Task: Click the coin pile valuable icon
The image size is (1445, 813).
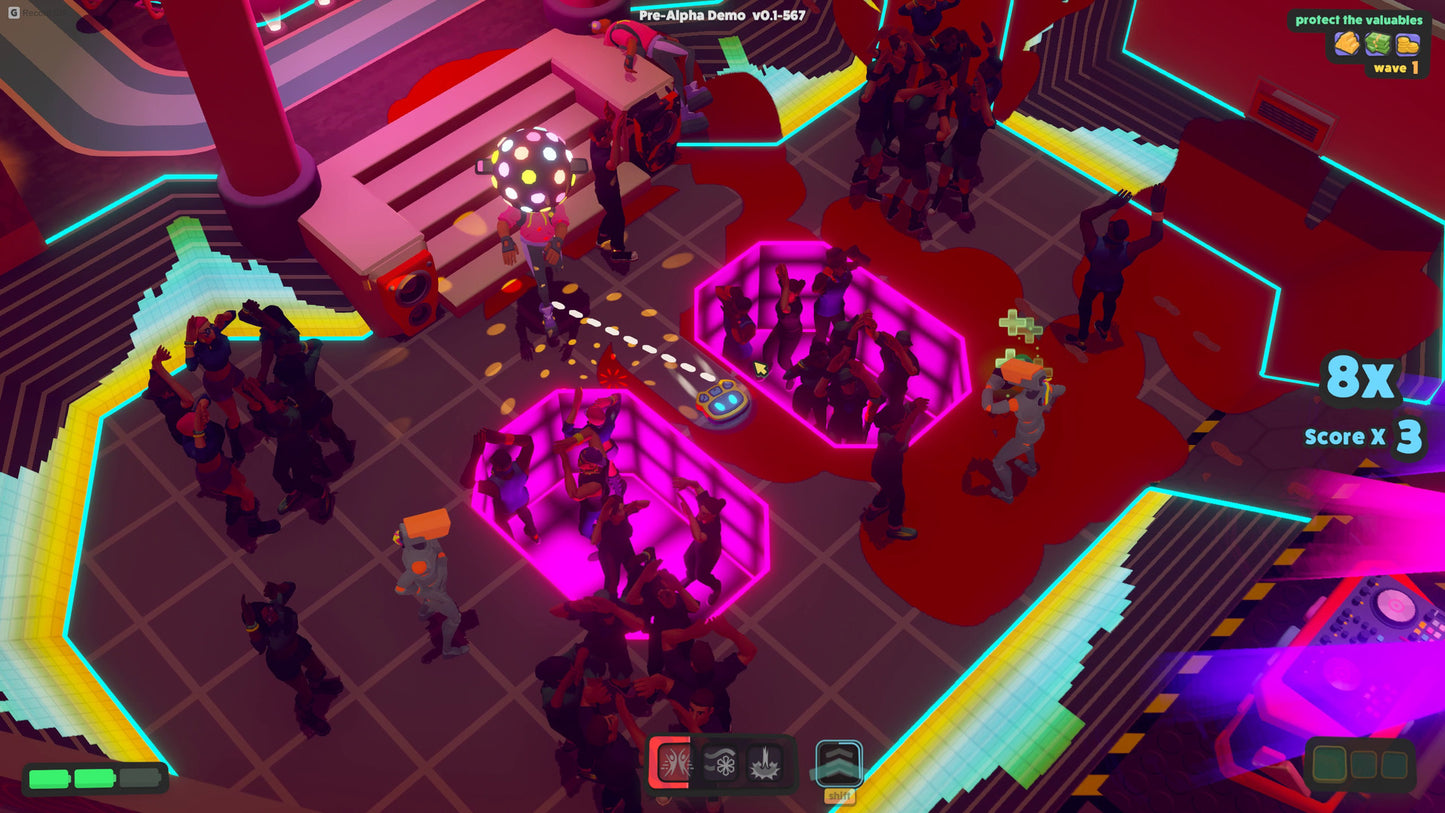Action: (x=1407, y=44)
